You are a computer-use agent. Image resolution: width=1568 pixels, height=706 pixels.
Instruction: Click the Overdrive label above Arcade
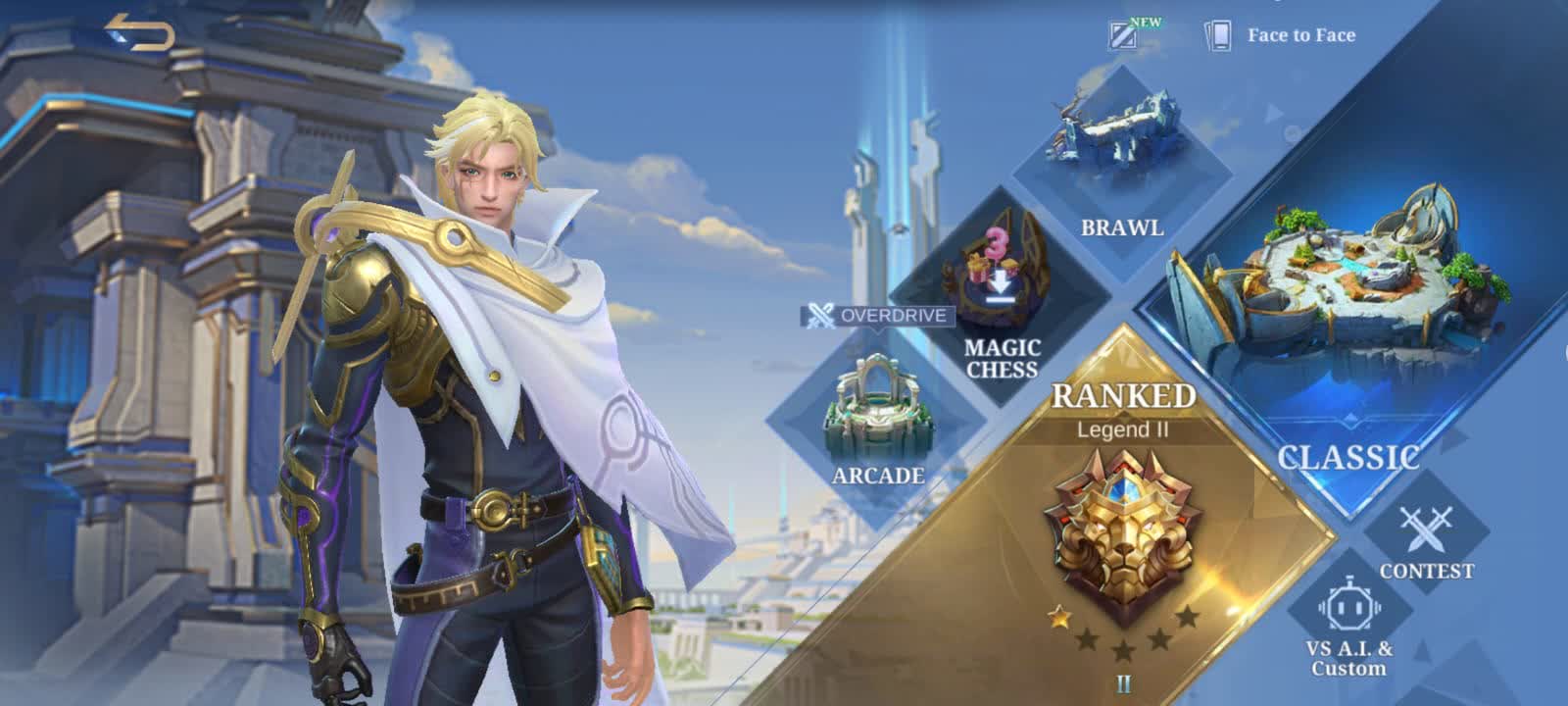[x=878, y=316]
